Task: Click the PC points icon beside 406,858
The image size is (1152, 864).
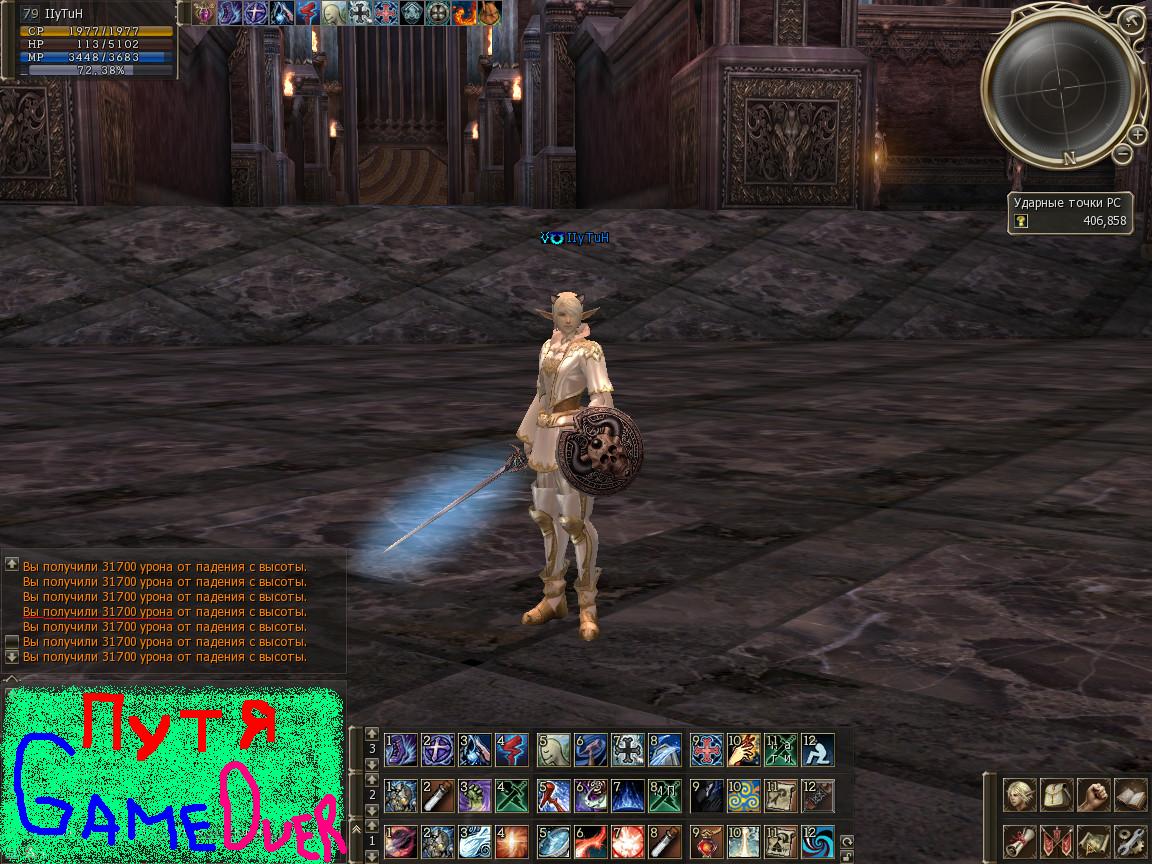Action: (1022, 221)
